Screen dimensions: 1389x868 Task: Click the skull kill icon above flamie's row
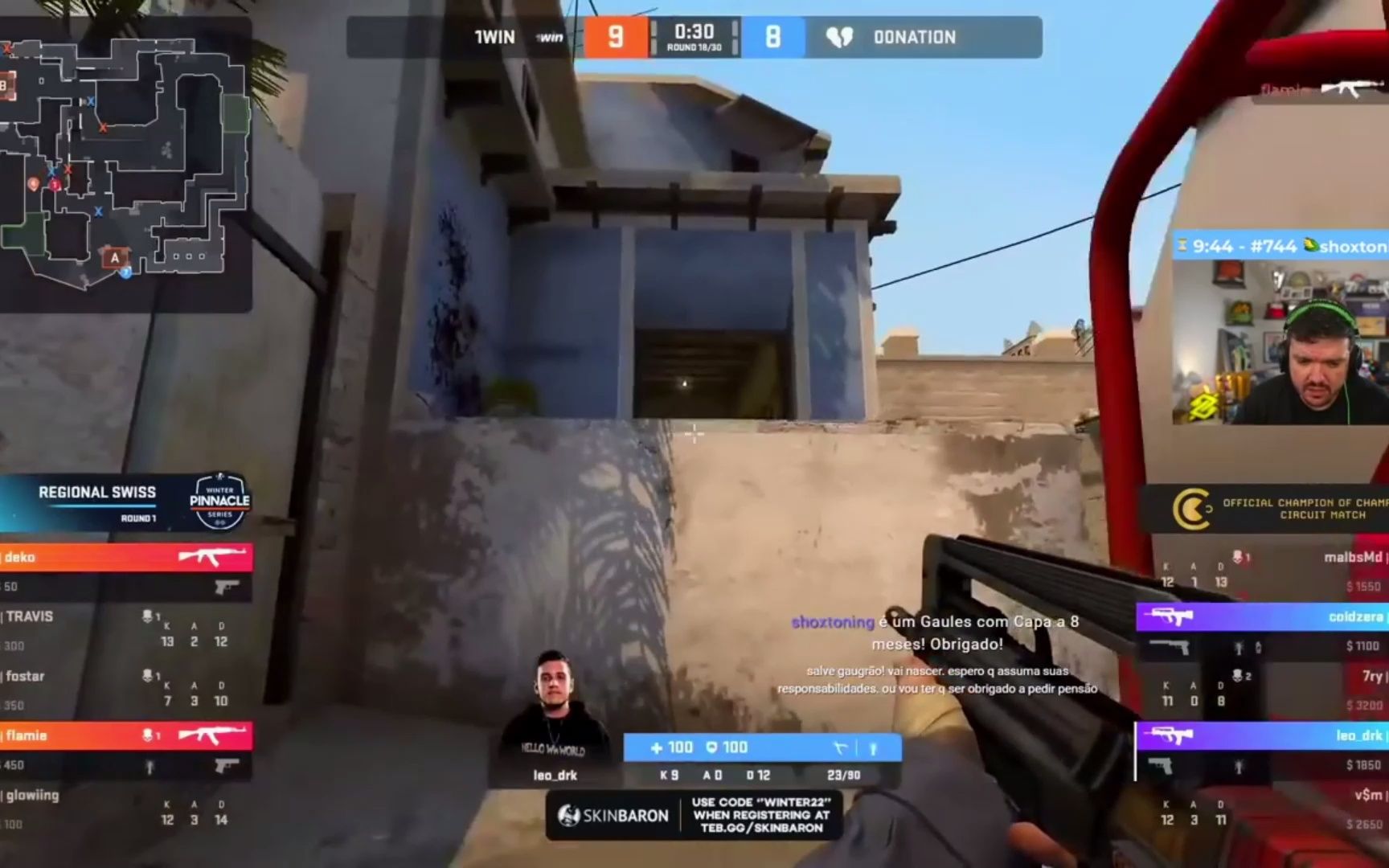[x=147, y=734]
